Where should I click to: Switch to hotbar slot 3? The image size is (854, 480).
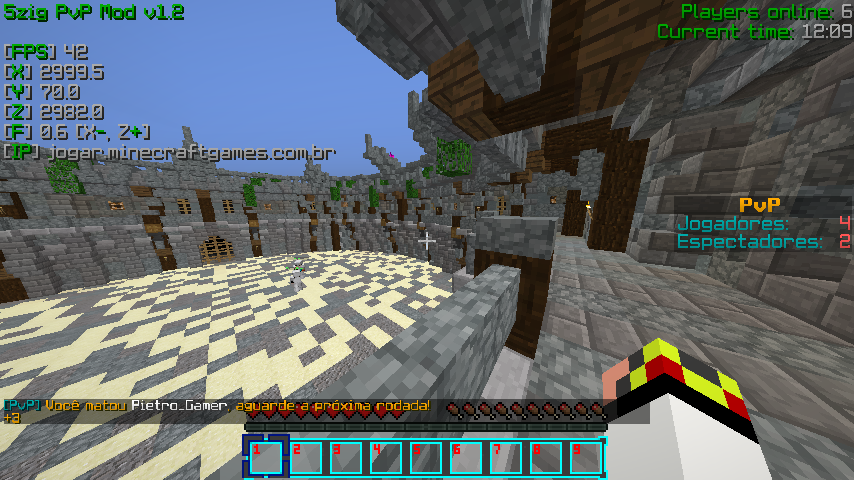[346, 457]
